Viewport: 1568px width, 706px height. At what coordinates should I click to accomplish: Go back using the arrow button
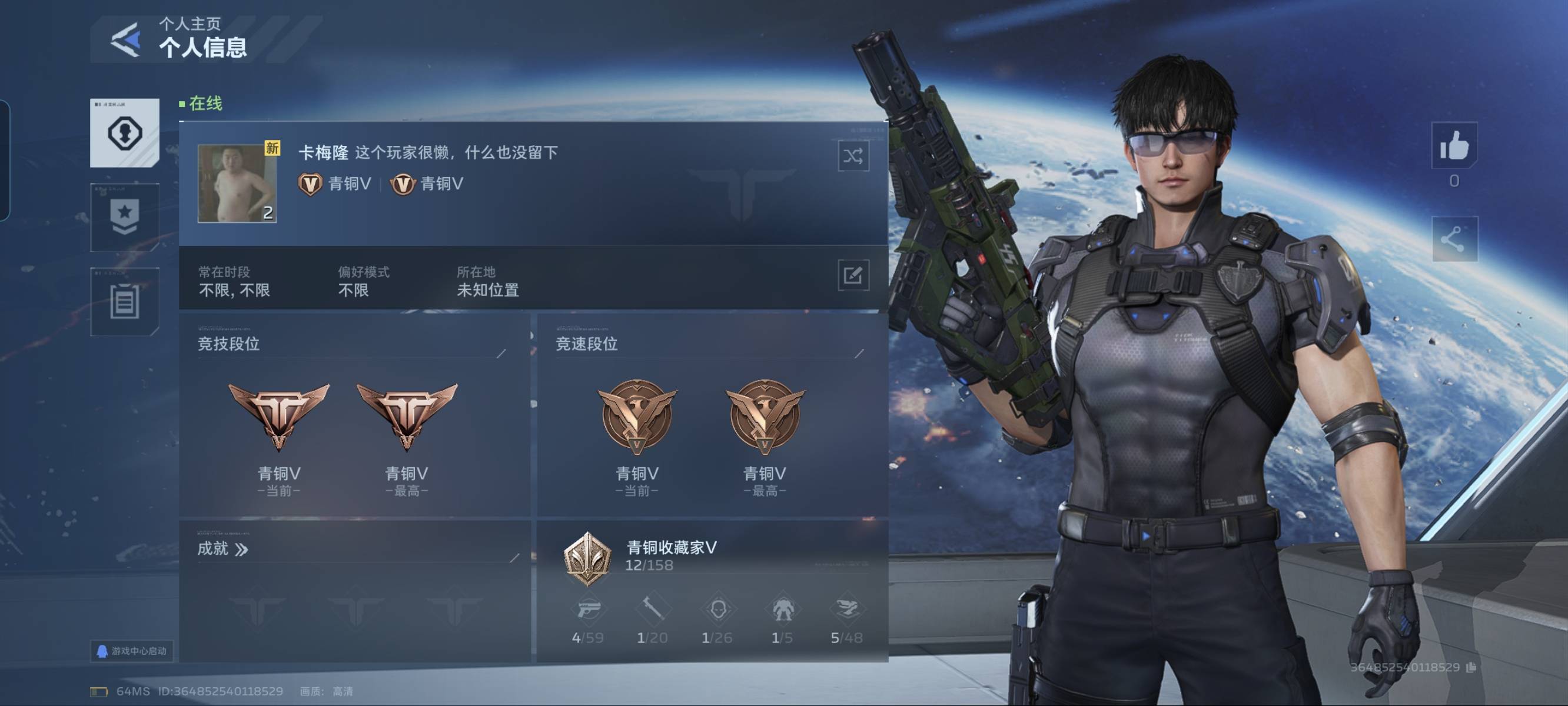126,40
